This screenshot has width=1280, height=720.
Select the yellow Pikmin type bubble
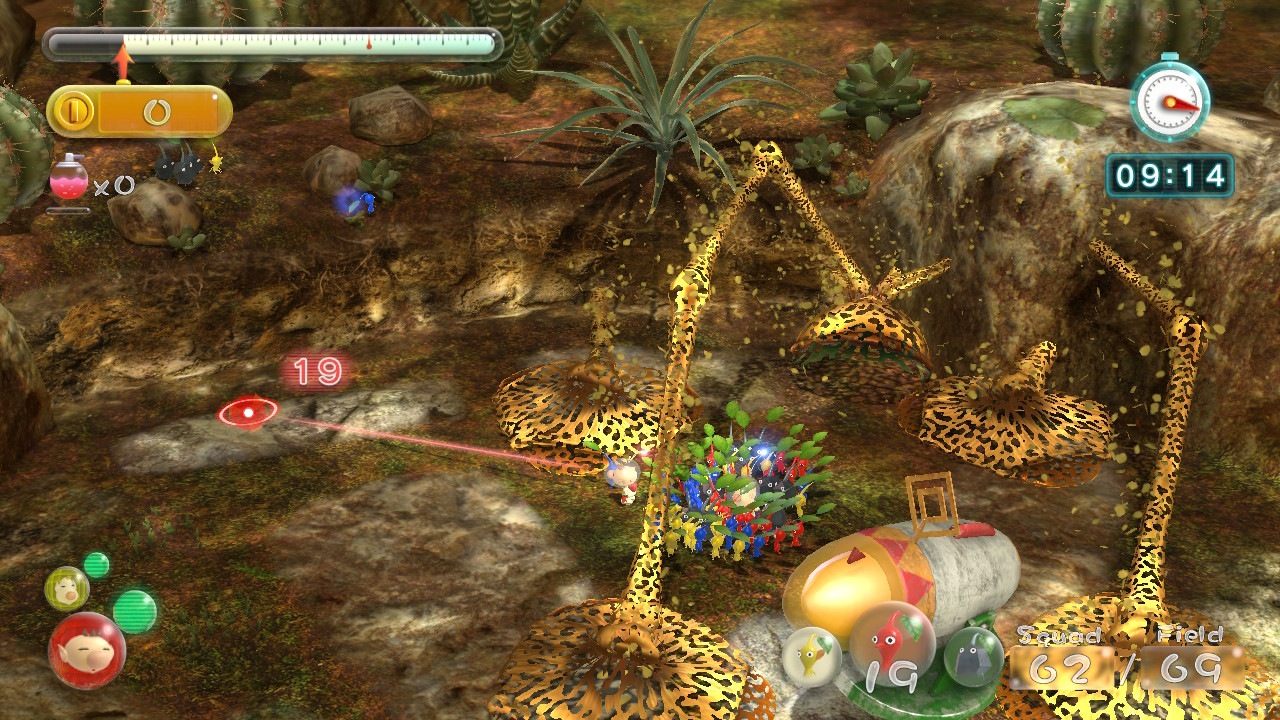[x=811, y=656]
